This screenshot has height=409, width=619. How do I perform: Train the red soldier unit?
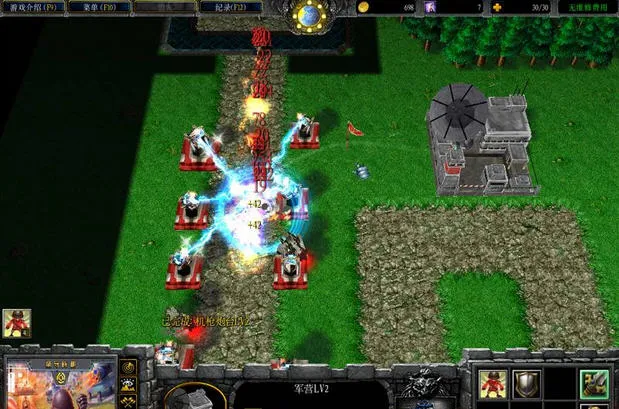(x=491, y=381)
